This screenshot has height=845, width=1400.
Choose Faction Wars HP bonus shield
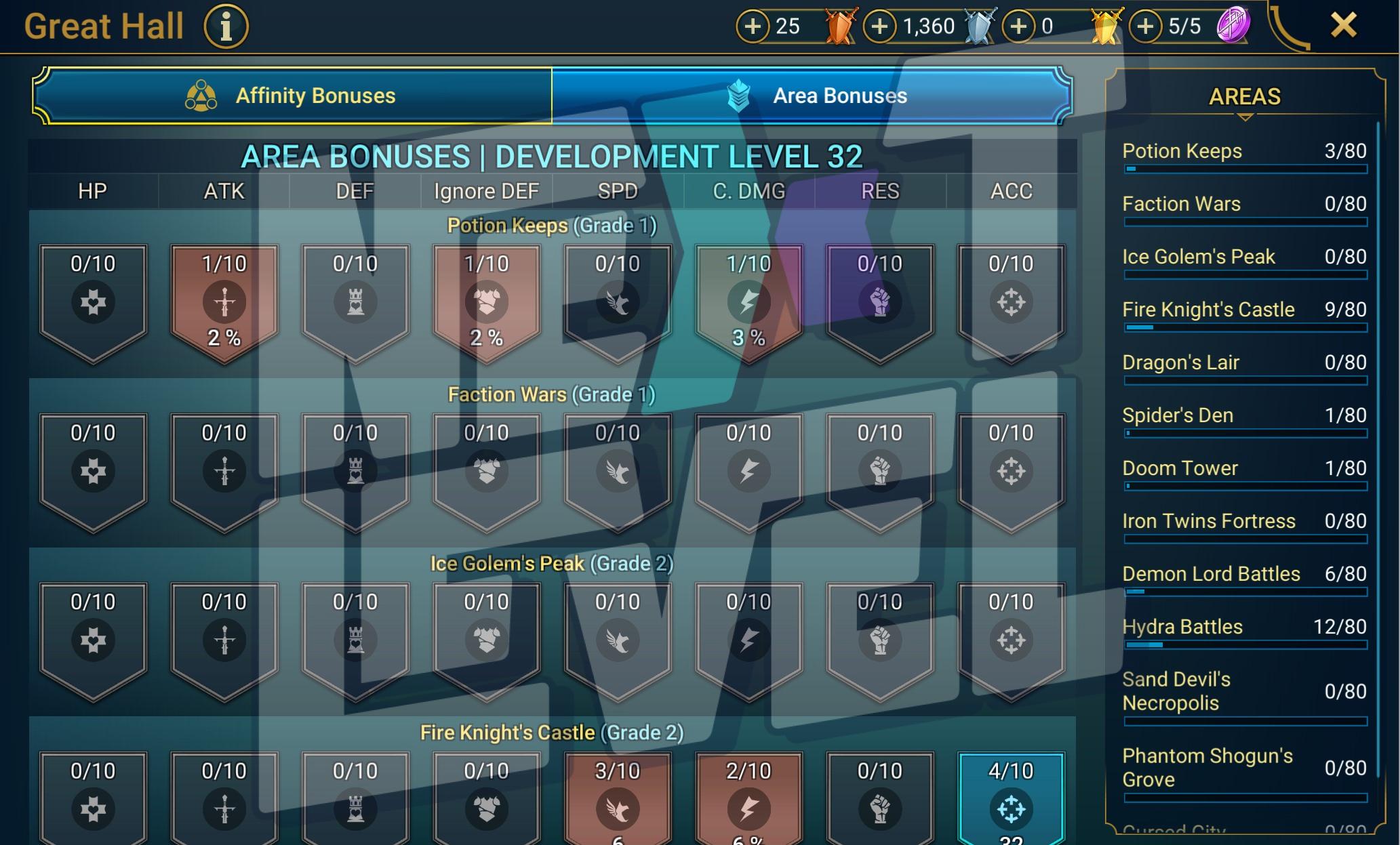[93, 470]
